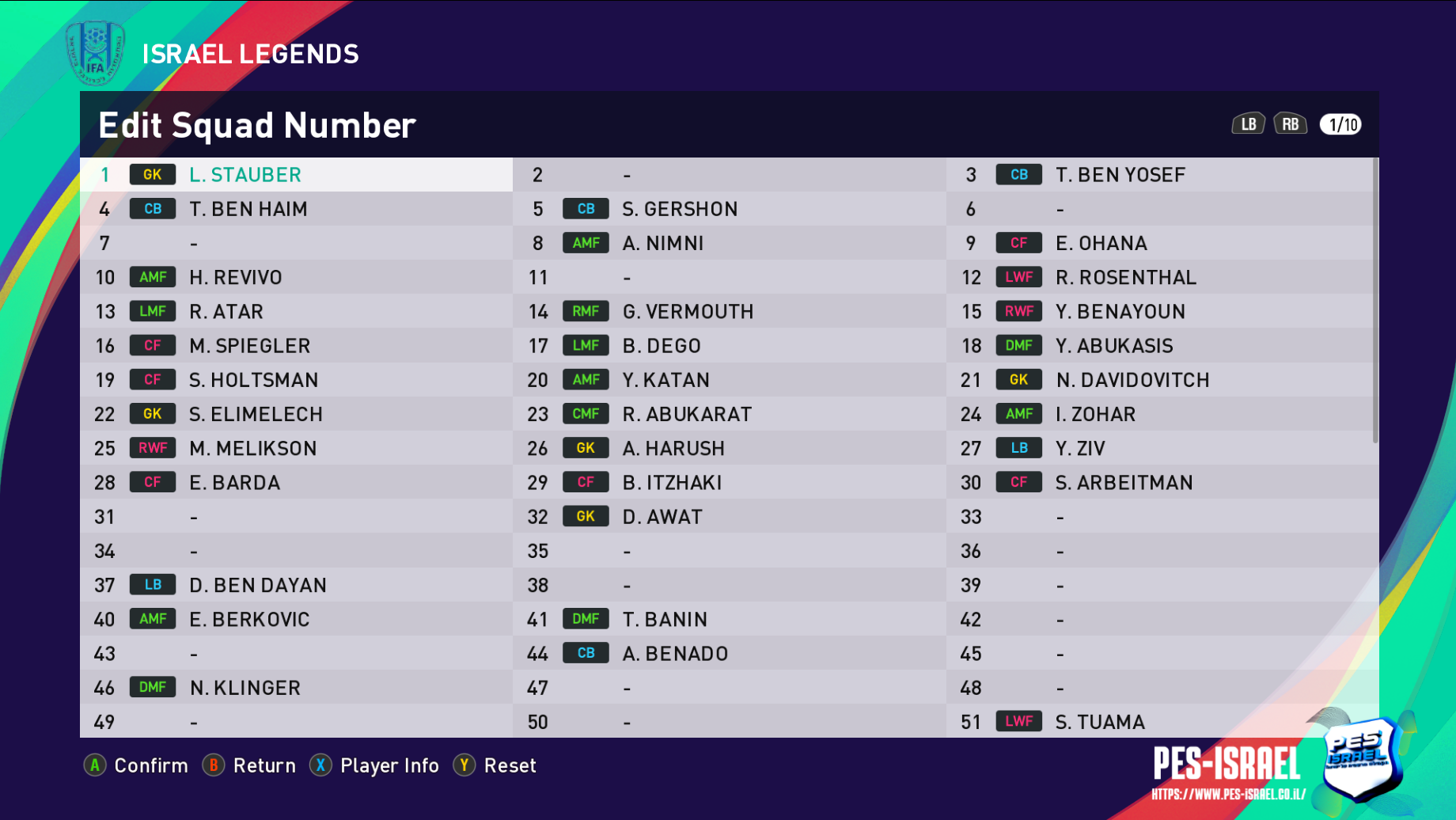Select goalkeeper L. Stauber row
The height and width of the screenshot is (820, 1456).
[296, 175]
